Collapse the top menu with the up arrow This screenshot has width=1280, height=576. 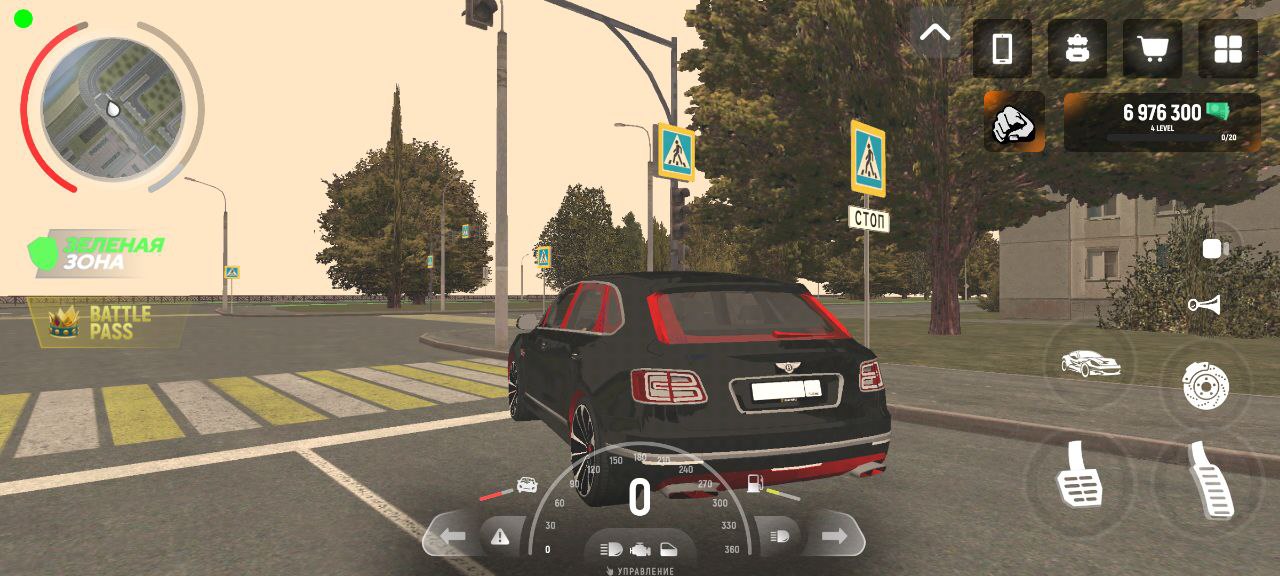coord(935,33)
